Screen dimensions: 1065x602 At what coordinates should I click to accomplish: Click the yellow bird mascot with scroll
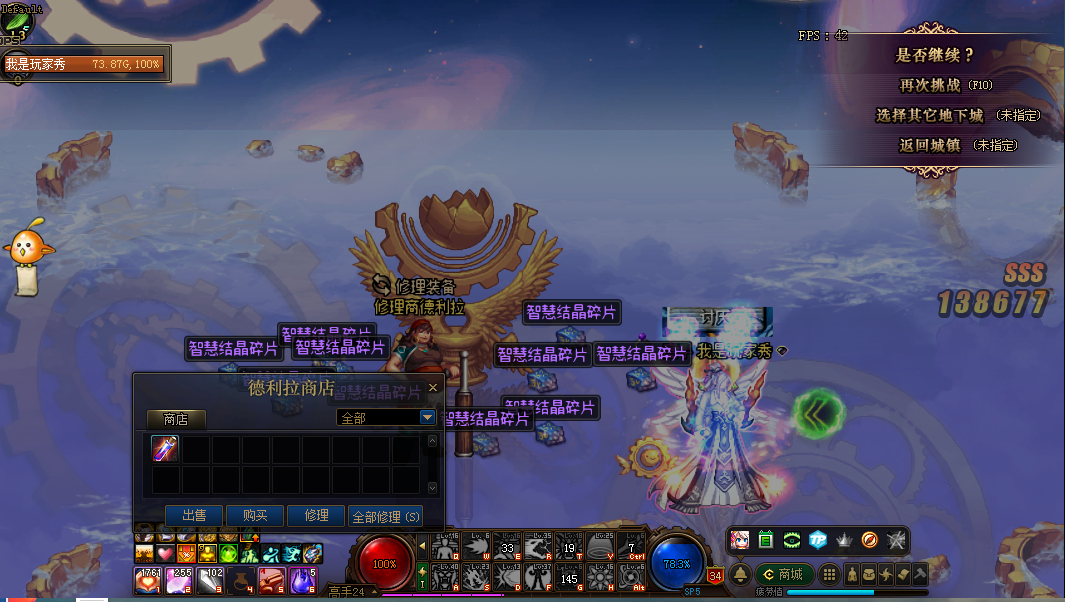coord(29,255)
